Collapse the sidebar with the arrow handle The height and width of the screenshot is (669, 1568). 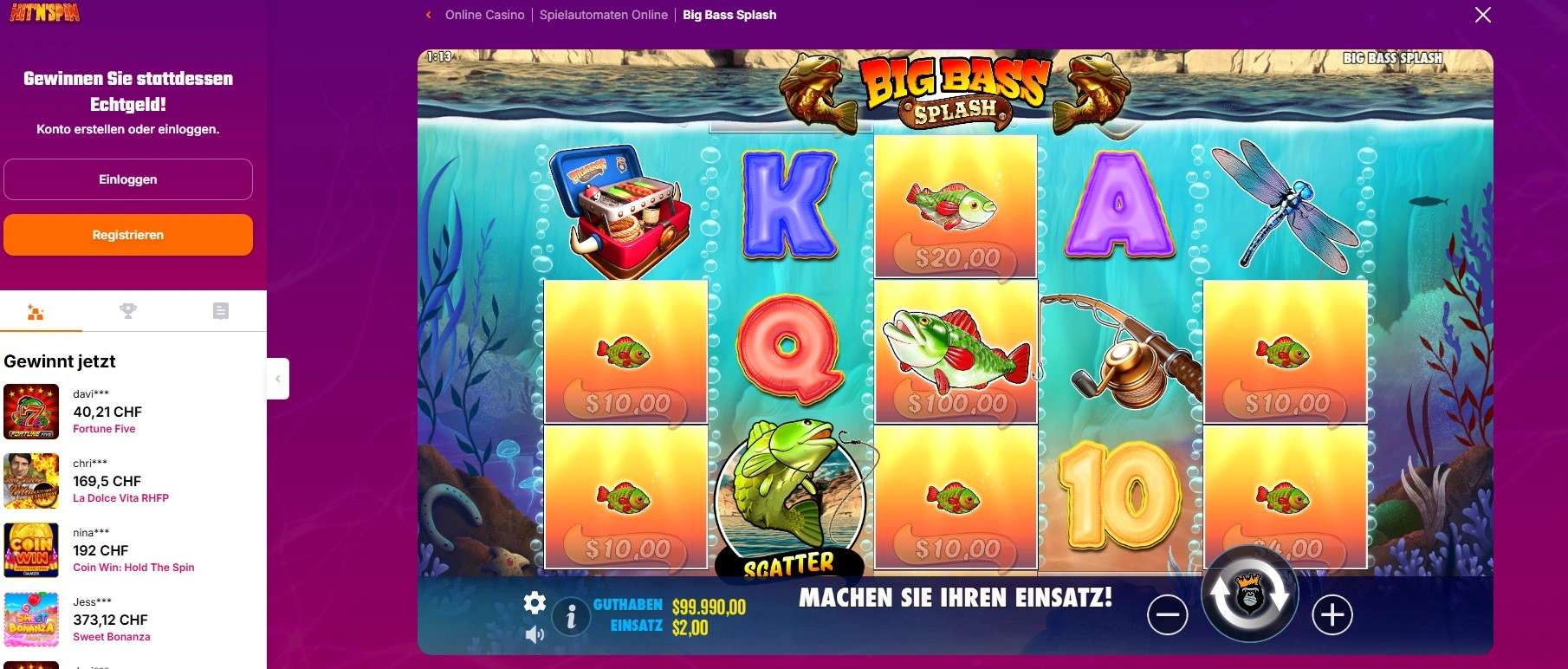pyautogui.click(x=277, y=379)
